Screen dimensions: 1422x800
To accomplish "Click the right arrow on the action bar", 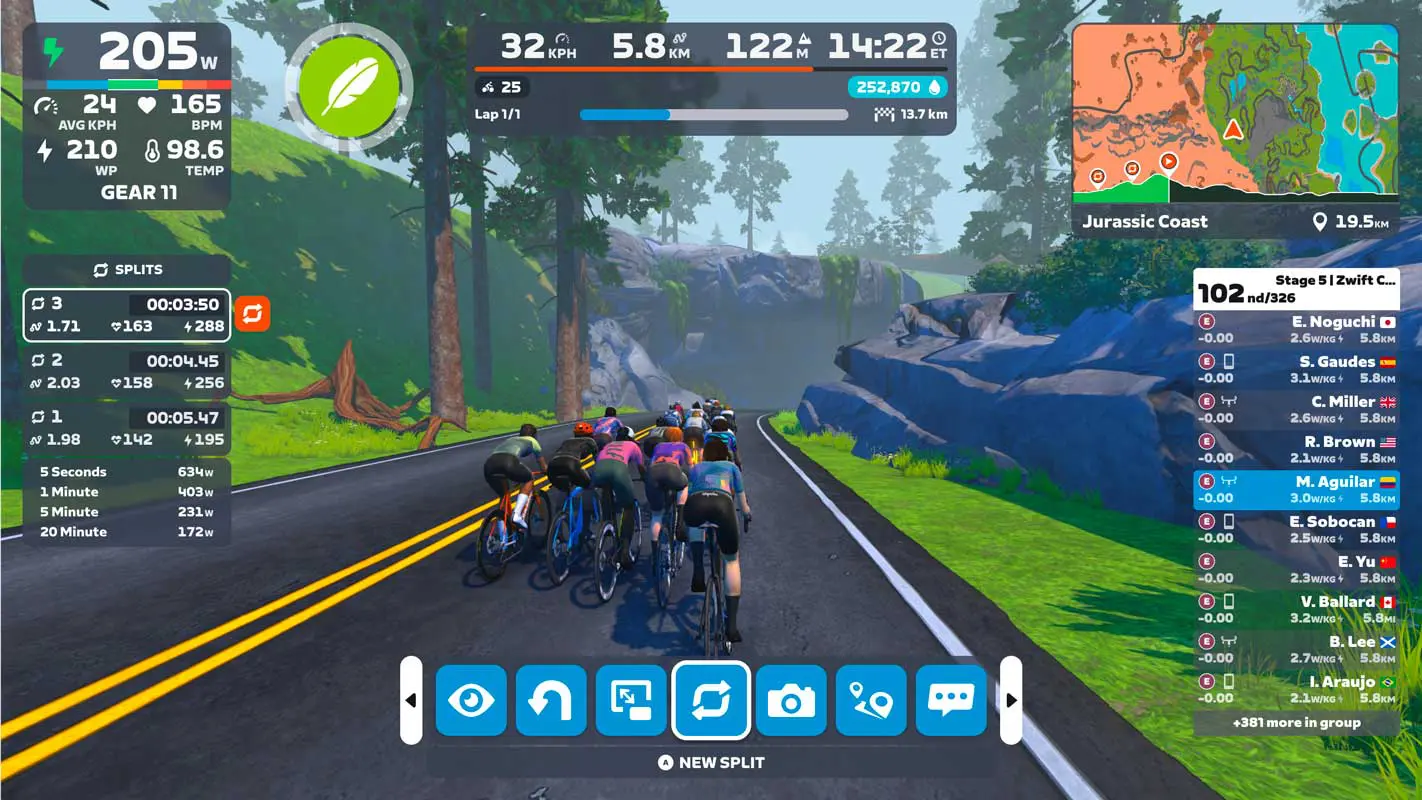I will (1011, 700).
